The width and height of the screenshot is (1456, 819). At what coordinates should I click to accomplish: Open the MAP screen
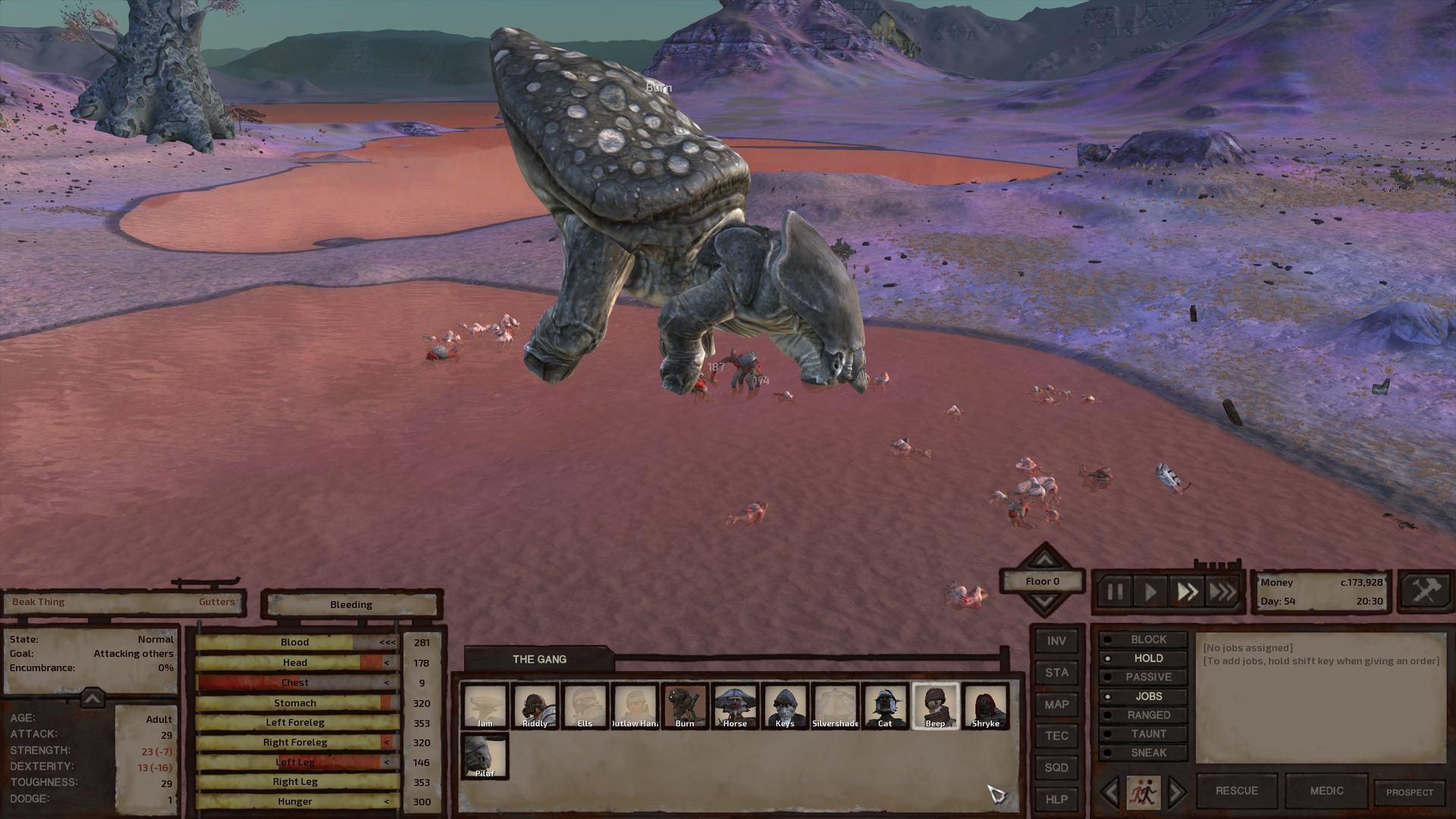[x=1056, y=705]
